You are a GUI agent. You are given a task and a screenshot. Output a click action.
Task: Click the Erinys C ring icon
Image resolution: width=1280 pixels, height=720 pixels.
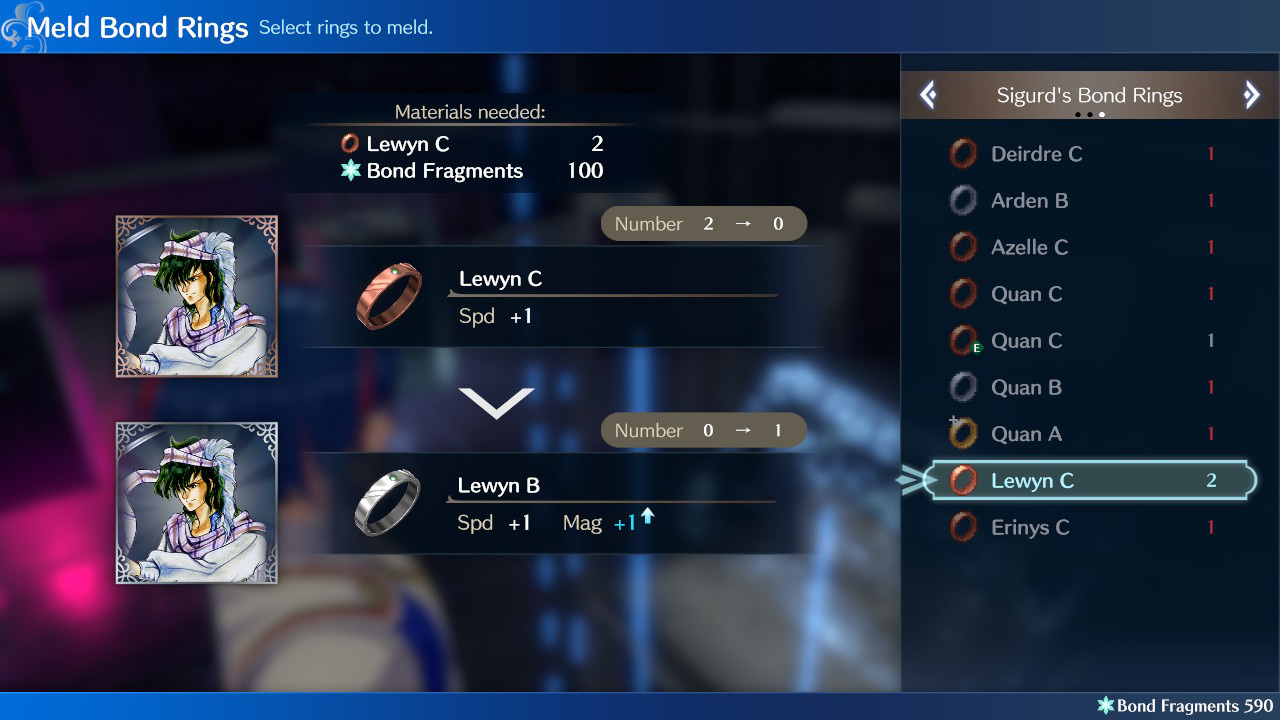[963, 527]
